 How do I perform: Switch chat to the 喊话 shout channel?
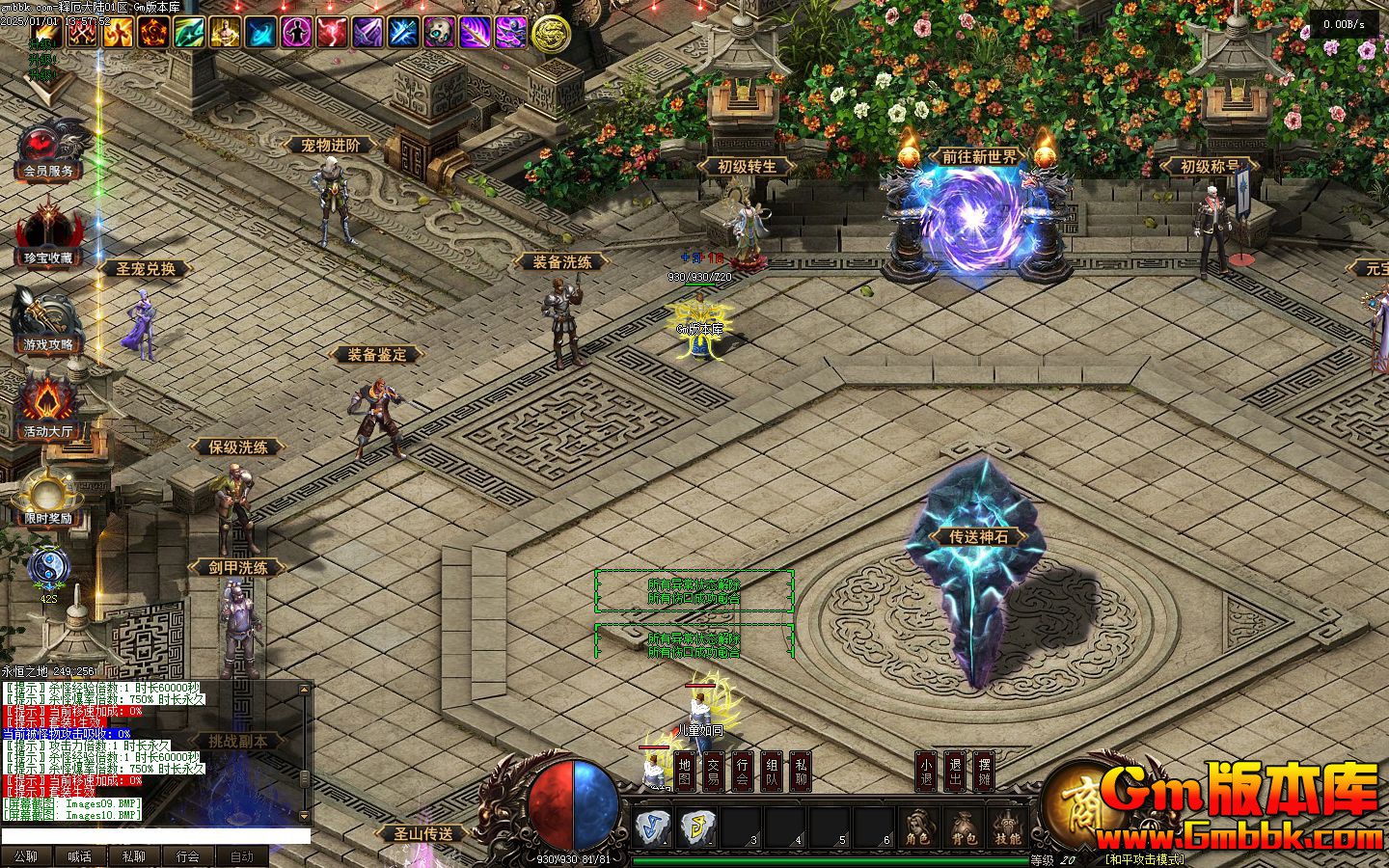(x=80, y=856)
